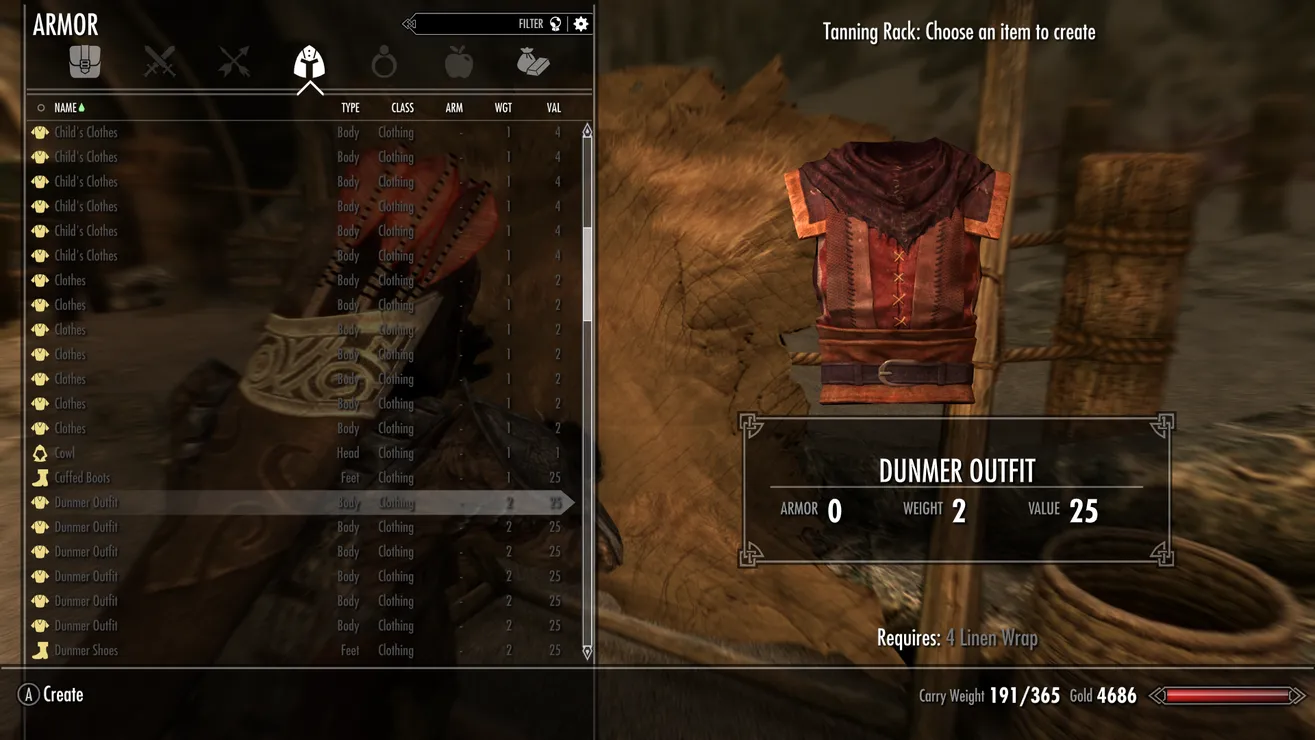Show all items with the pouch tab
Image resolution: width=1315 pixels, height=740 pixels.
[85, 63]
